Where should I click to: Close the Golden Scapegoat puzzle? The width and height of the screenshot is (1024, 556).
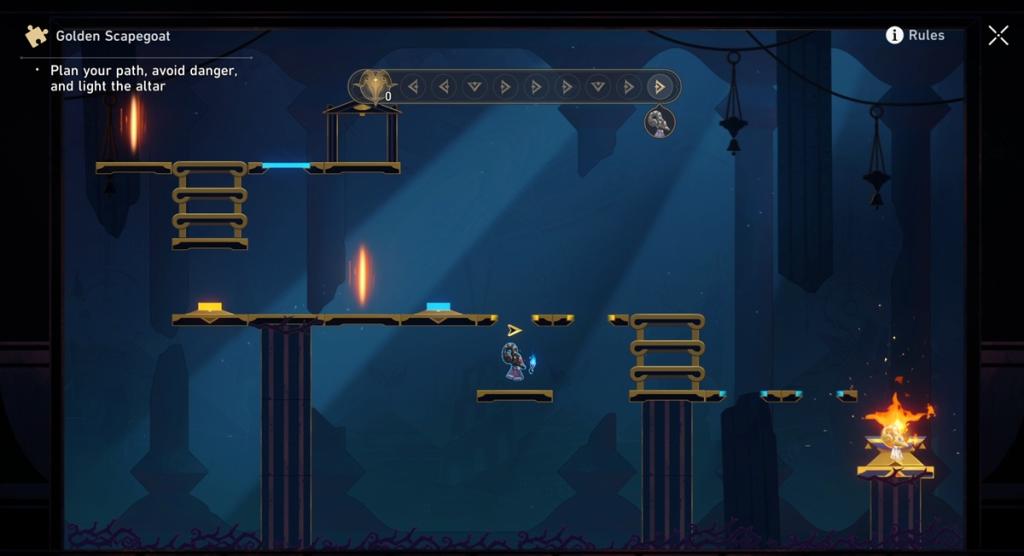[998, 36]
